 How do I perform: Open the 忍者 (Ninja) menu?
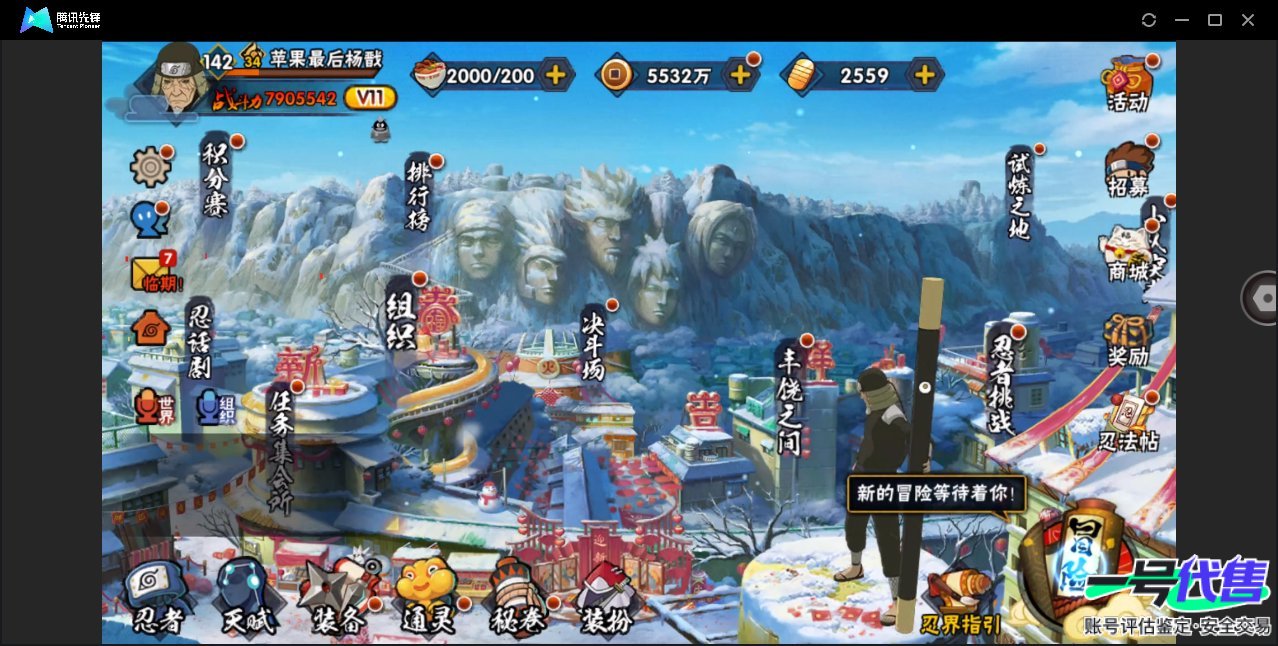157,598
